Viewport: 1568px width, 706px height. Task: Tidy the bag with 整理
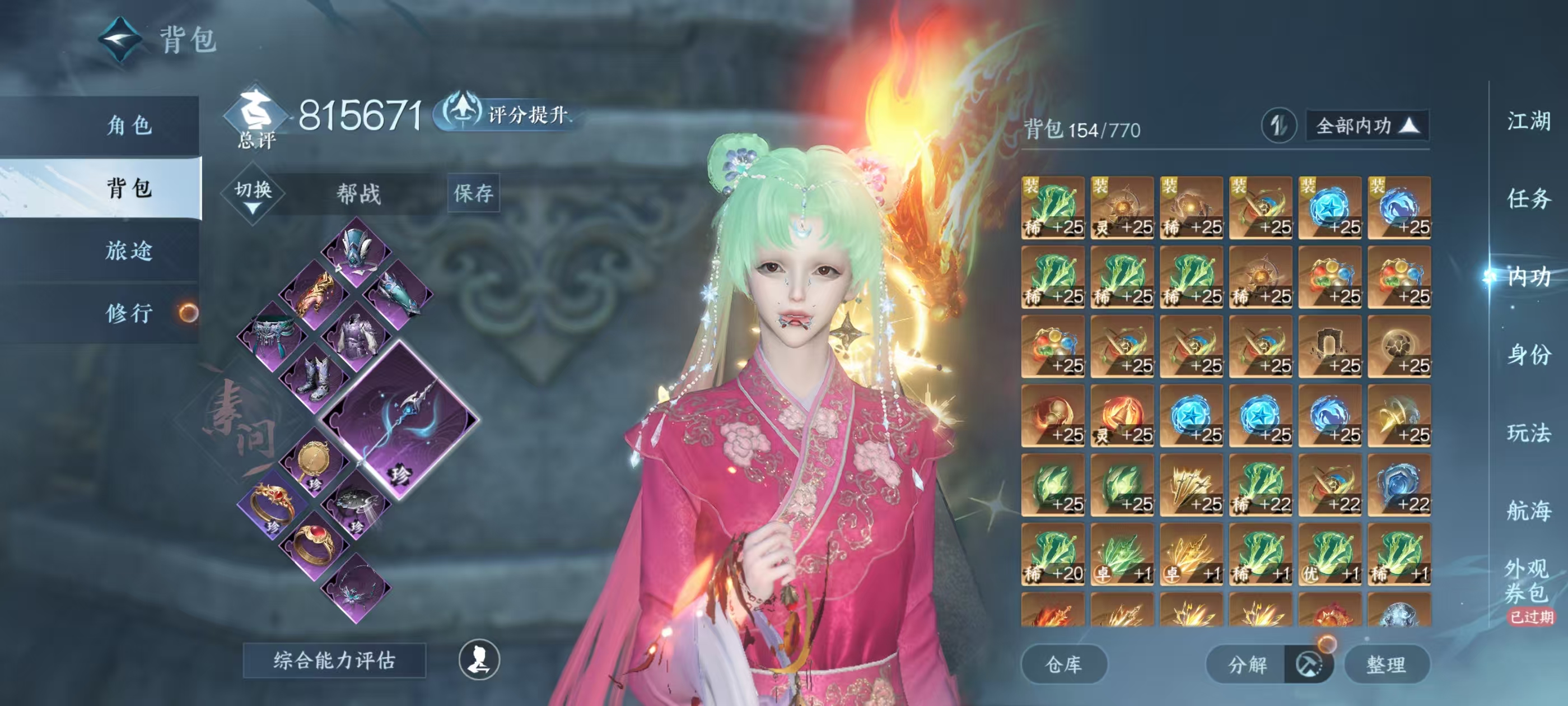(x=1386, y=664)
